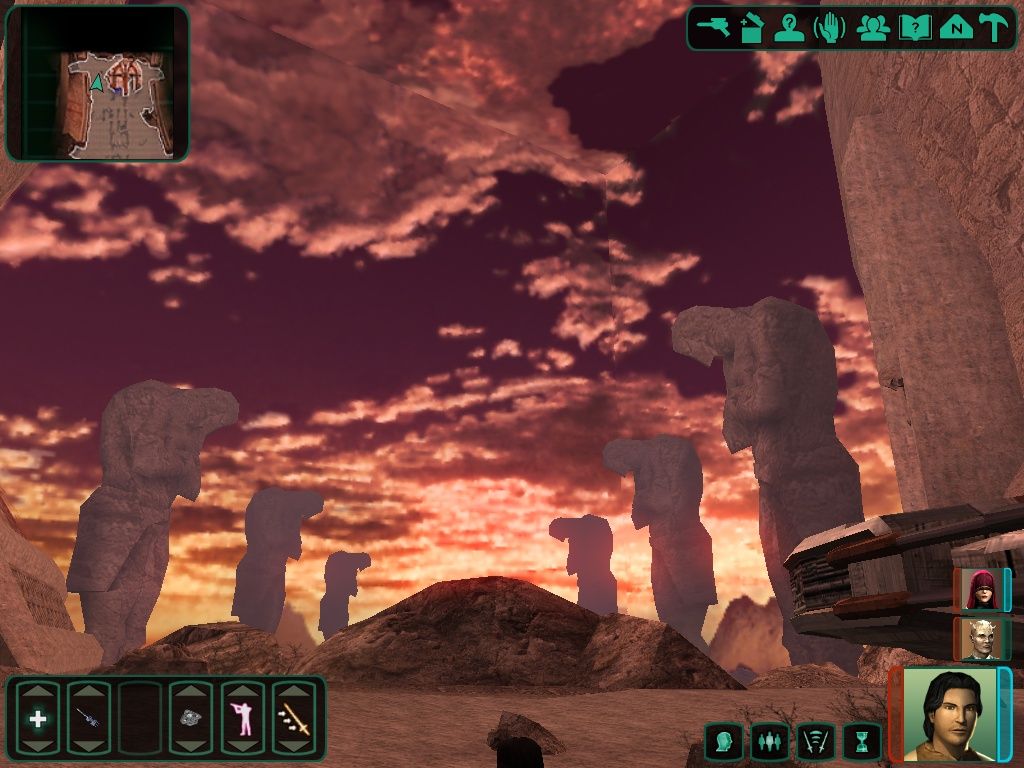Image resolution: width=1024 pixels, height=768 pixels.
Task: Switch to the red-hooded companion portrait
Action: coord(980,589)
